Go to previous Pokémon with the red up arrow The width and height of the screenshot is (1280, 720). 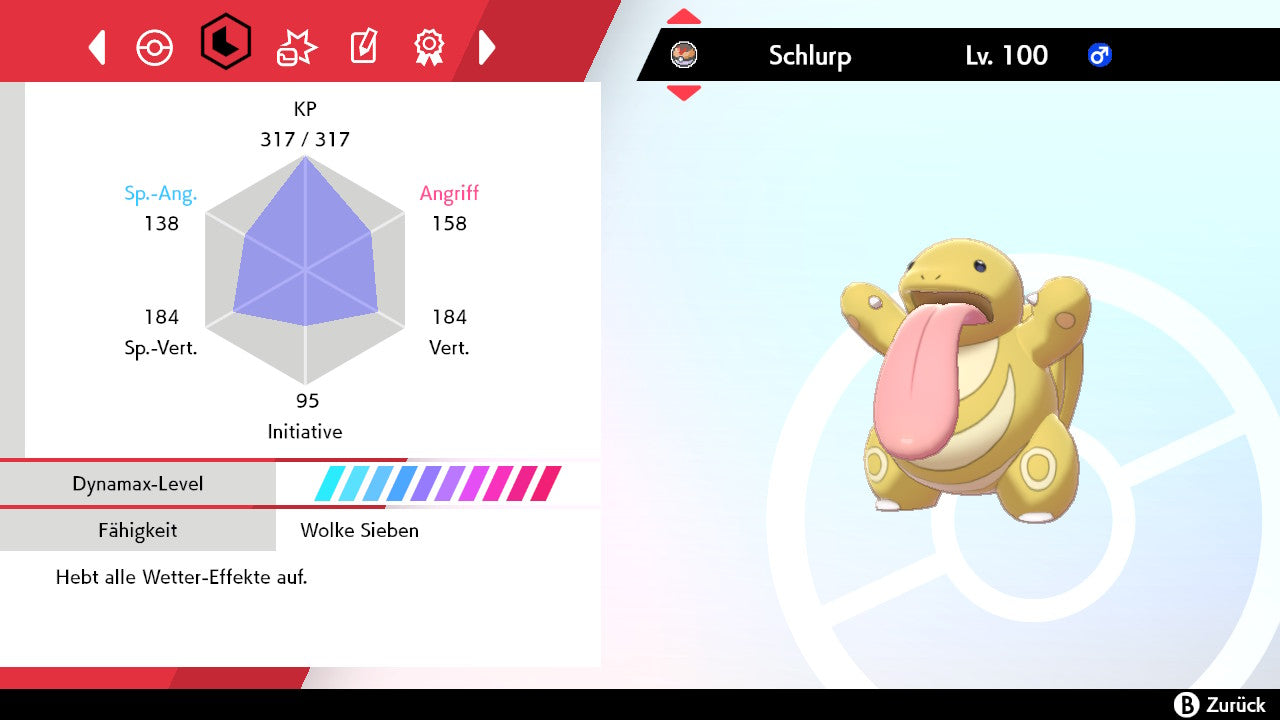684,17
